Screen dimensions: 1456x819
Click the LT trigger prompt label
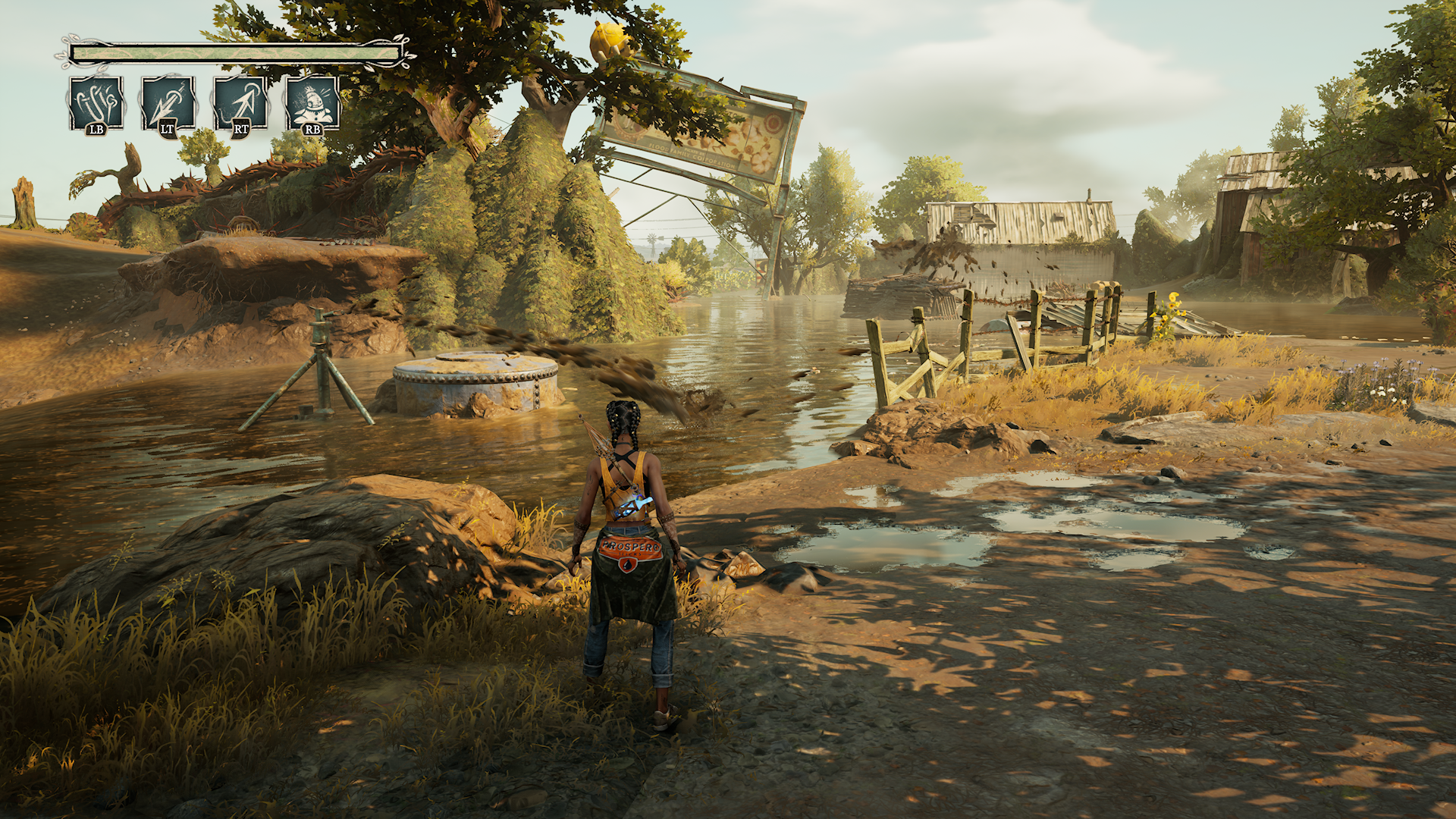pyautogui.click(x=166, y=130)
